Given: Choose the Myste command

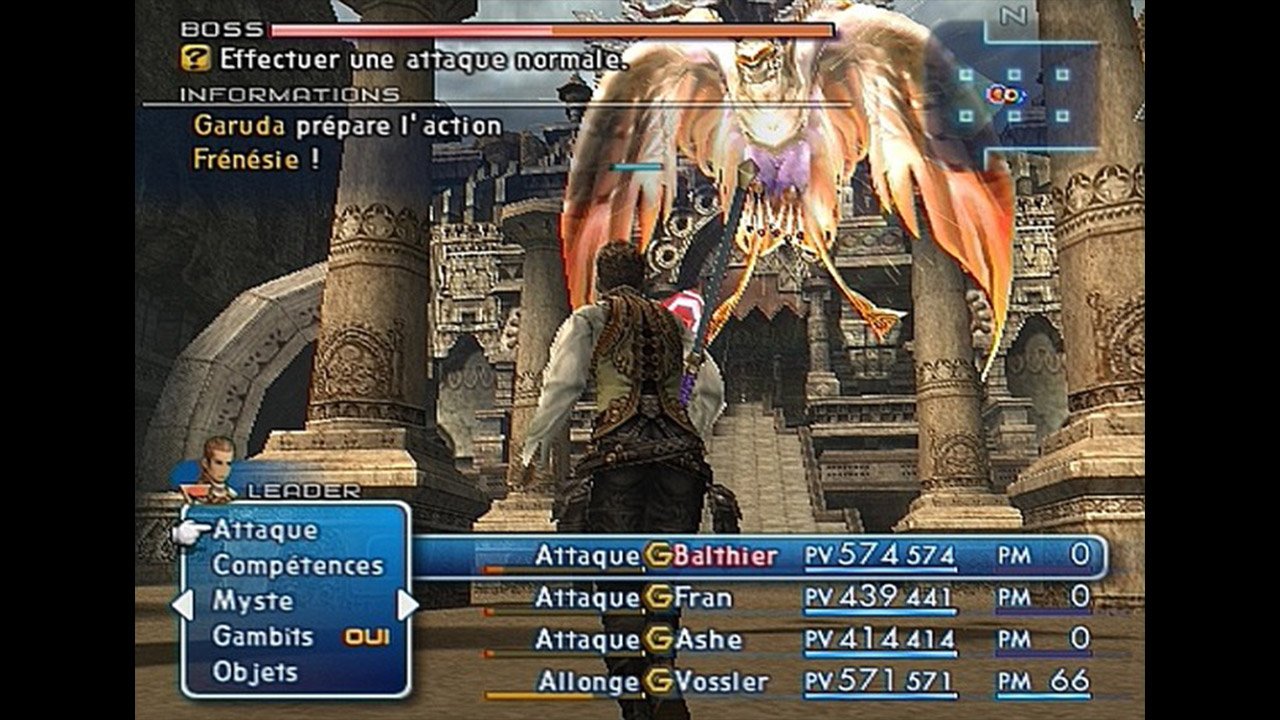Looking at the screenshot, I should tap(253, 601).
